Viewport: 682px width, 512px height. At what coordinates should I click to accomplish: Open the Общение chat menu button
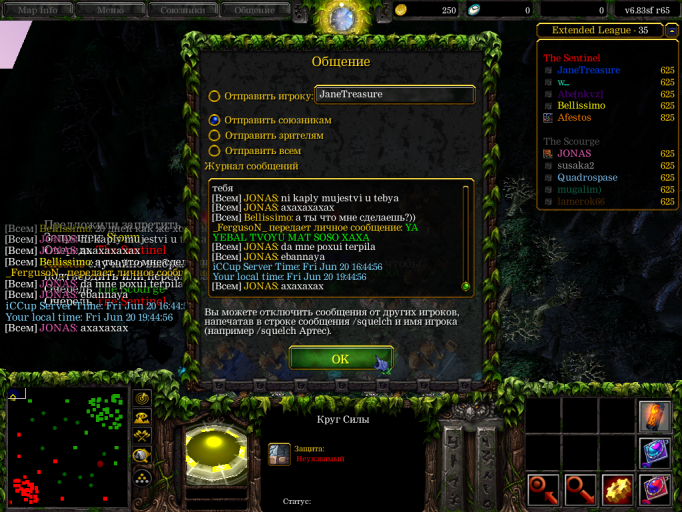click(255, 10)
